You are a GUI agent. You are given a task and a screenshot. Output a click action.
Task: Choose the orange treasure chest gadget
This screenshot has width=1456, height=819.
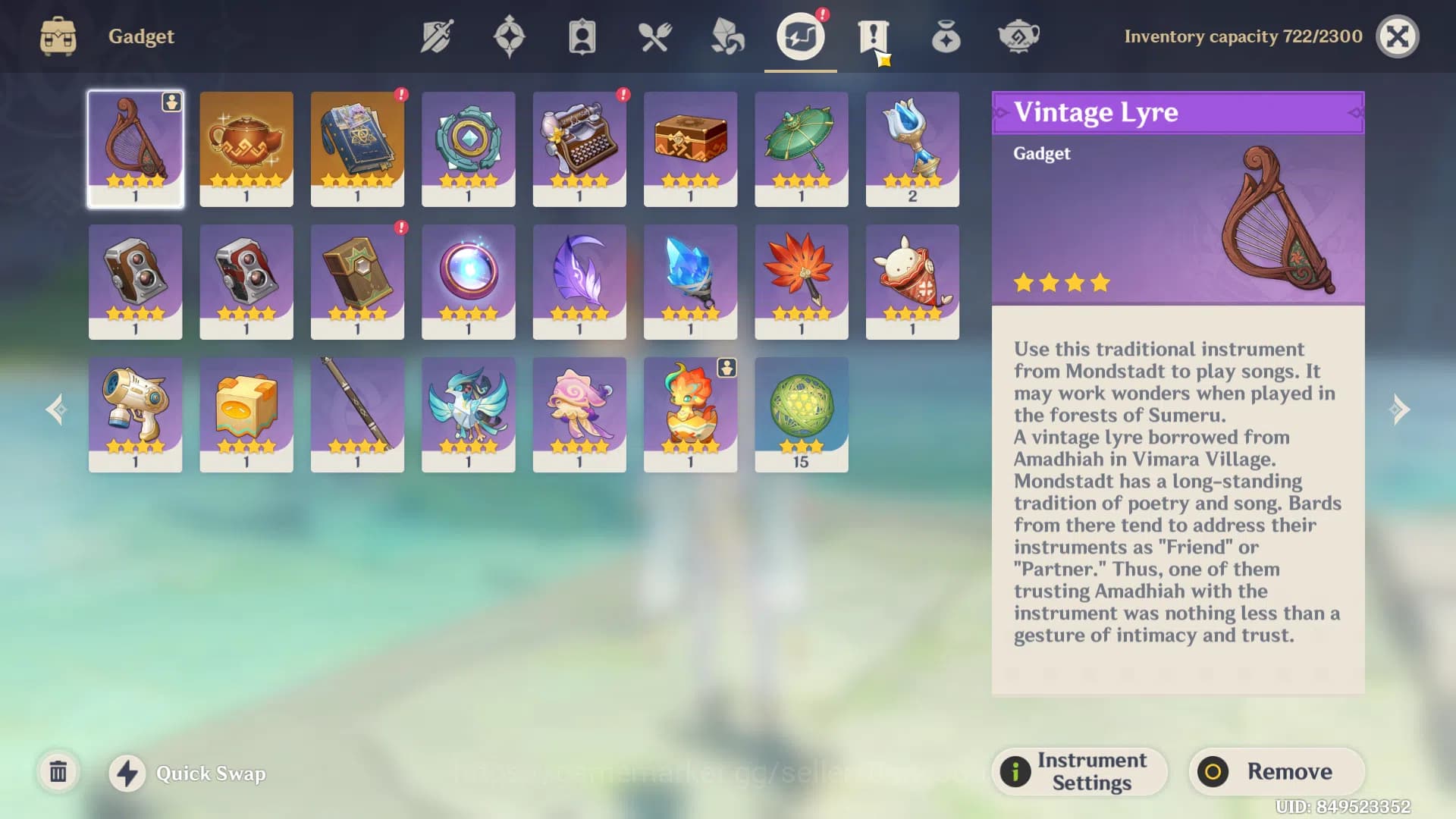coord(690,149)
